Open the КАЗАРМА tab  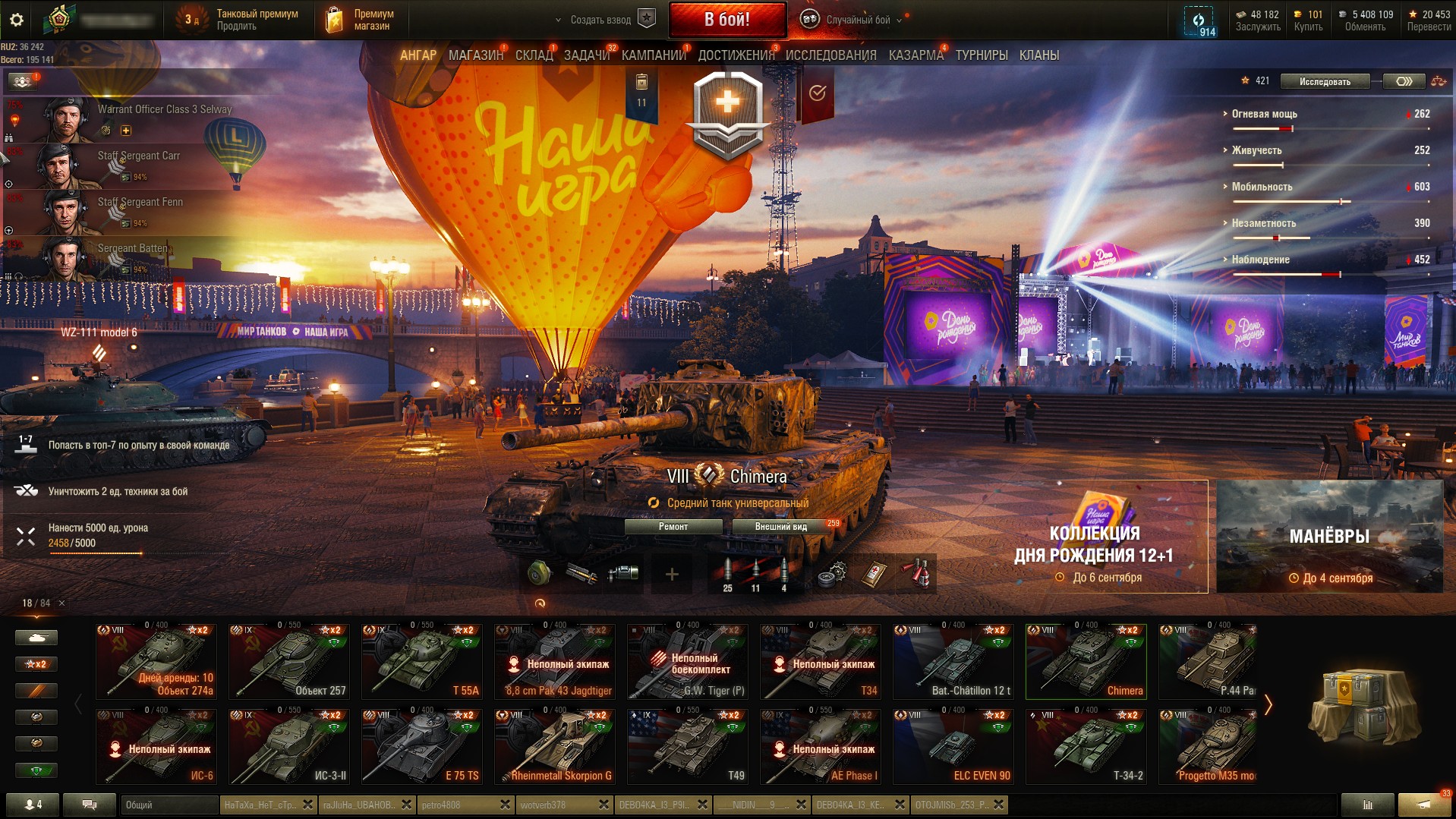[916, 55]
